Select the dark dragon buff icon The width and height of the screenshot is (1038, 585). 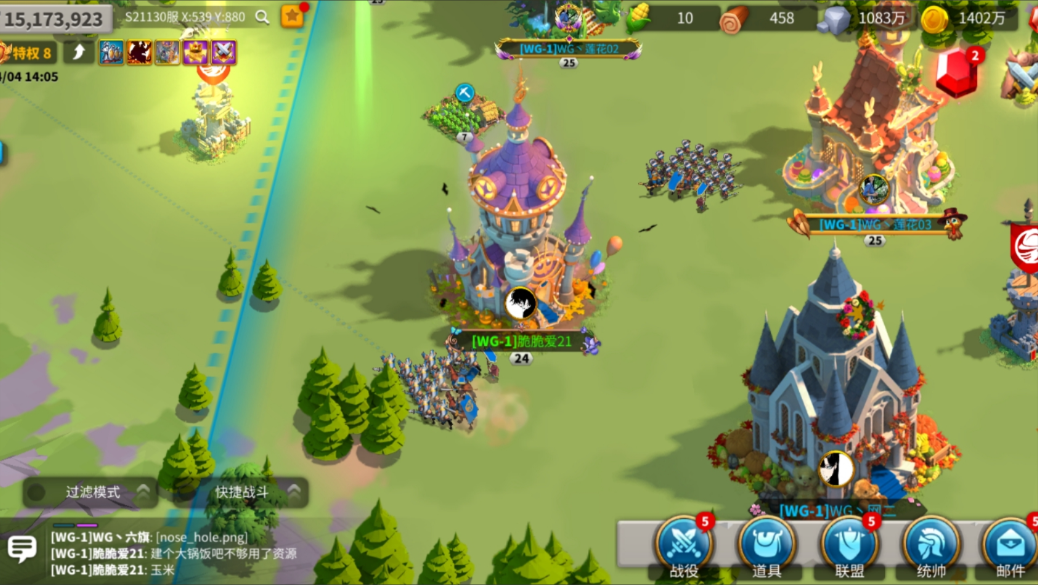pos(139,53)
